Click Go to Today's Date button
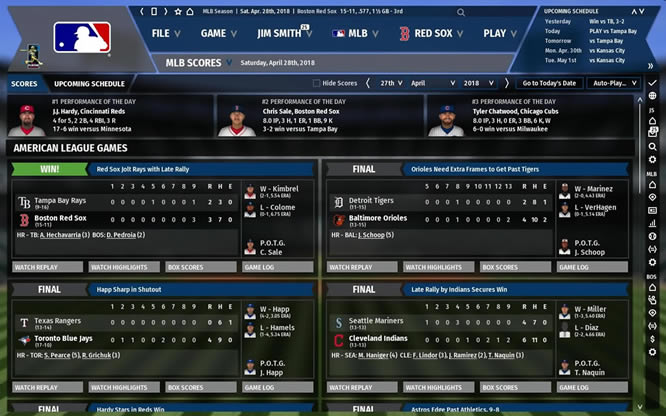The image size is (666, 416). tap(548, 84)
